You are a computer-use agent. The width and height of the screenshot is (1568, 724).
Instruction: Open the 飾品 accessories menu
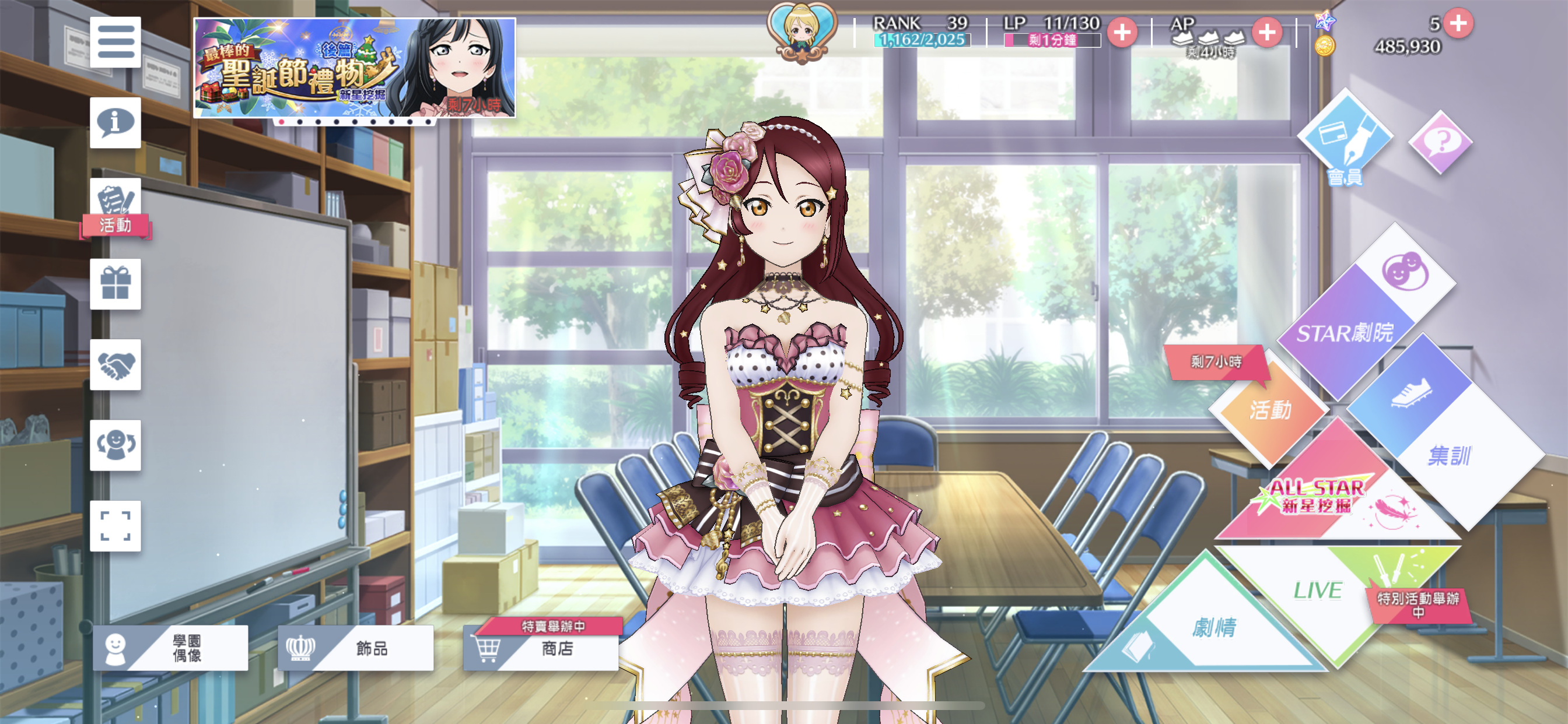tap(355, 648)
